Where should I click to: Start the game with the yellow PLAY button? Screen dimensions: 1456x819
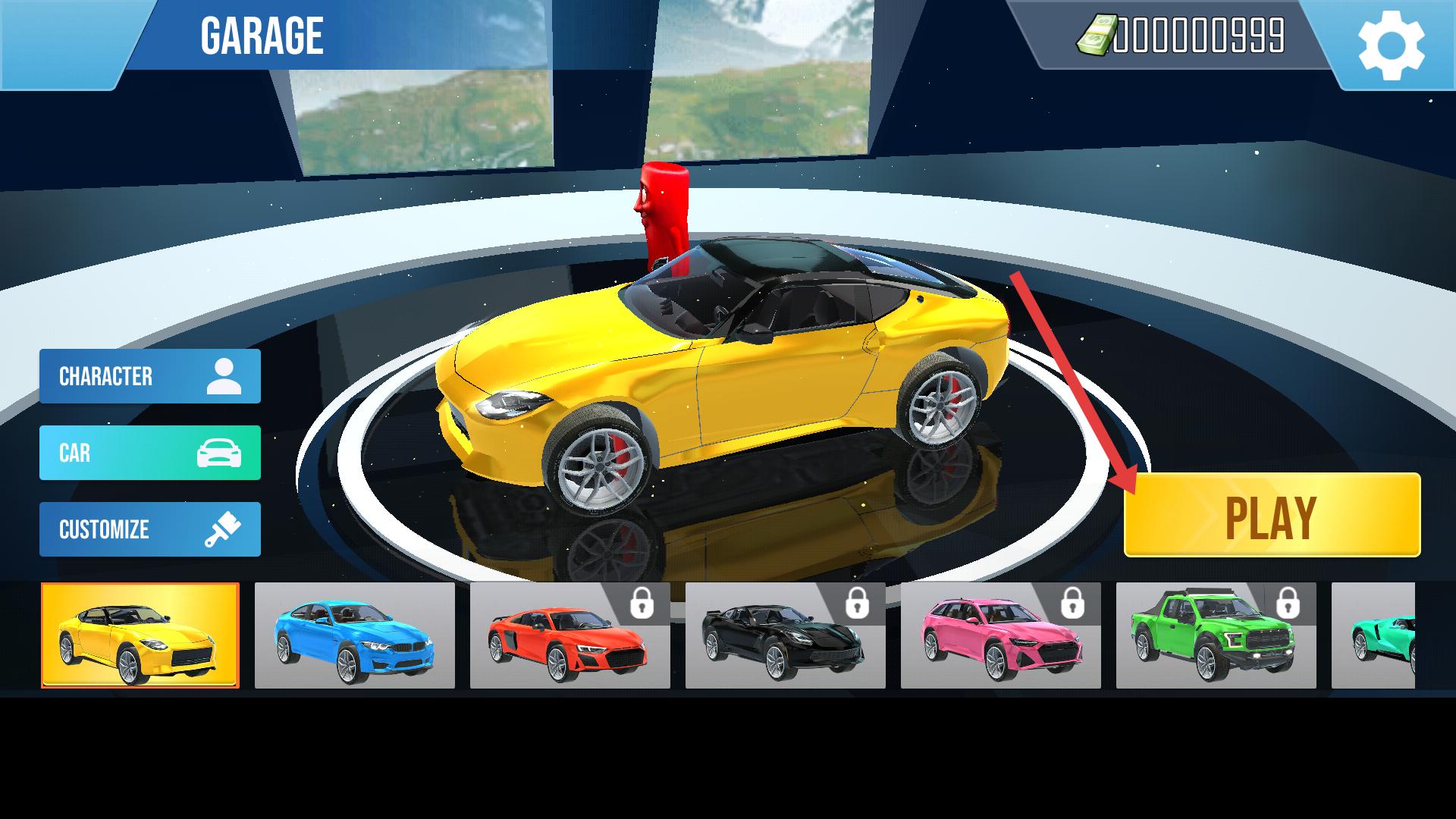tap(1272, 516)
